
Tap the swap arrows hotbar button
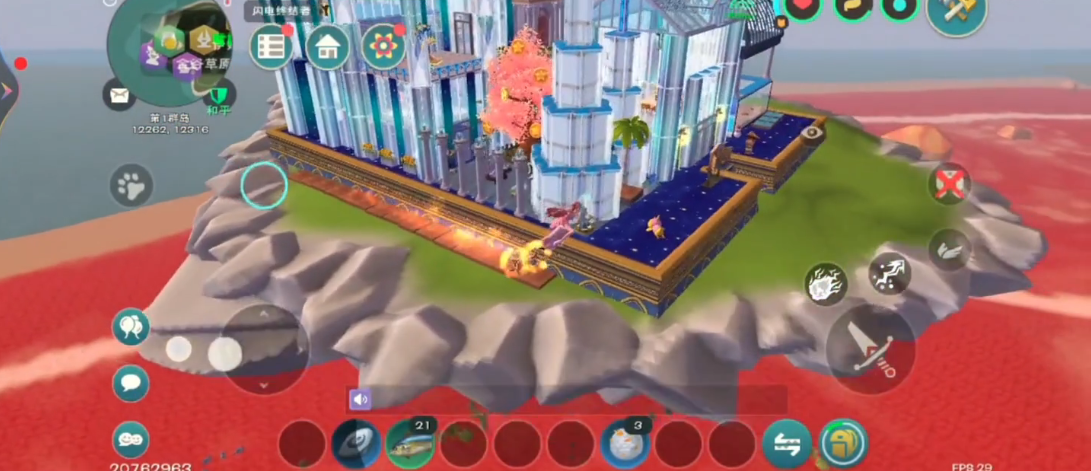click(x=787, y=443)
